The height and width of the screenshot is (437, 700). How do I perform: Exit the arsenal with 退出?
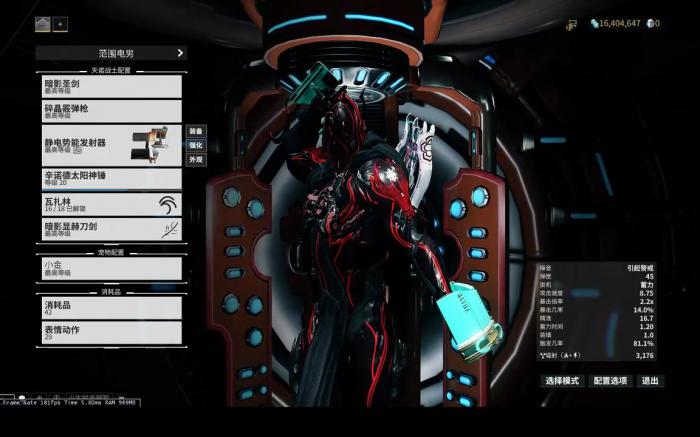[651, 381]
